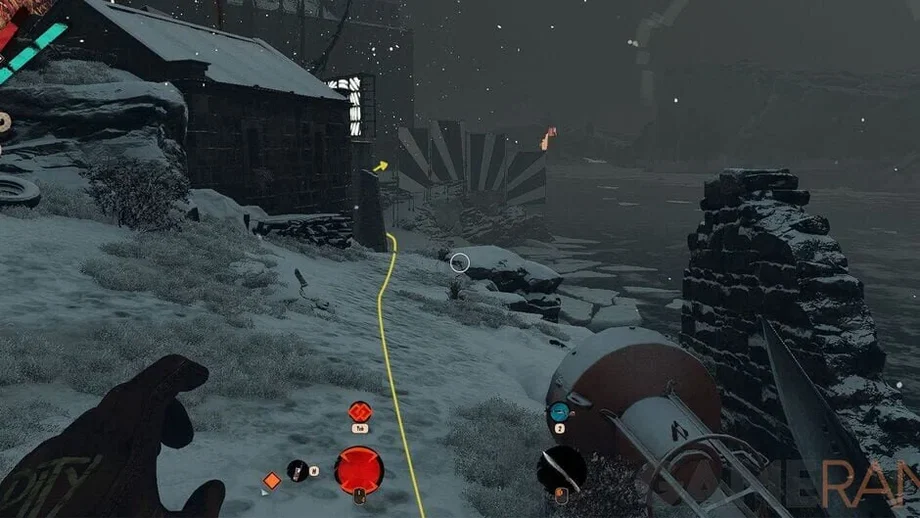
Task: Activate the large red slab power icon
Action: (359, 469)
